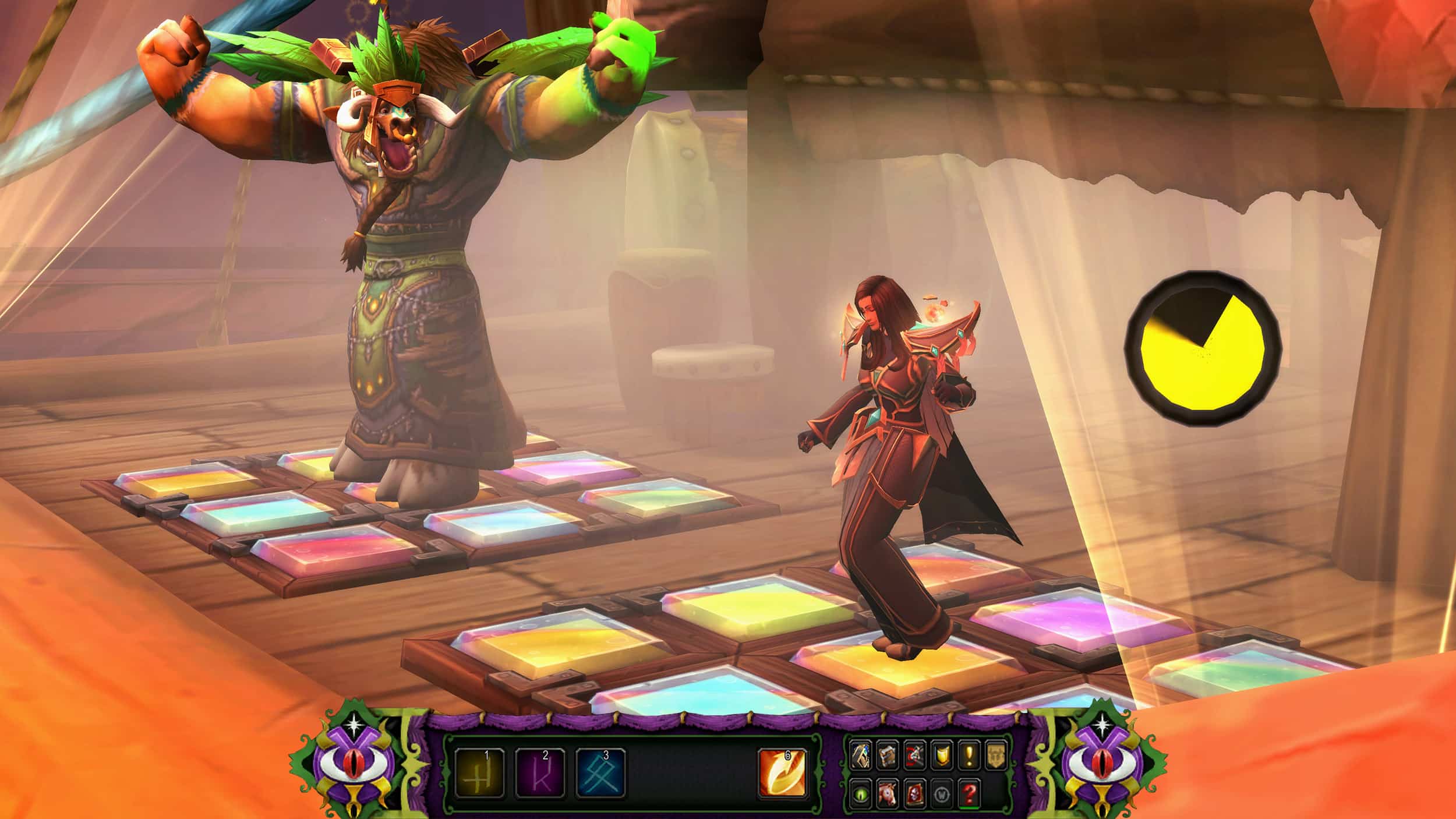Open the quest log exclamation mark icon
Screen dimensions: 1456x819
point(968,756)
